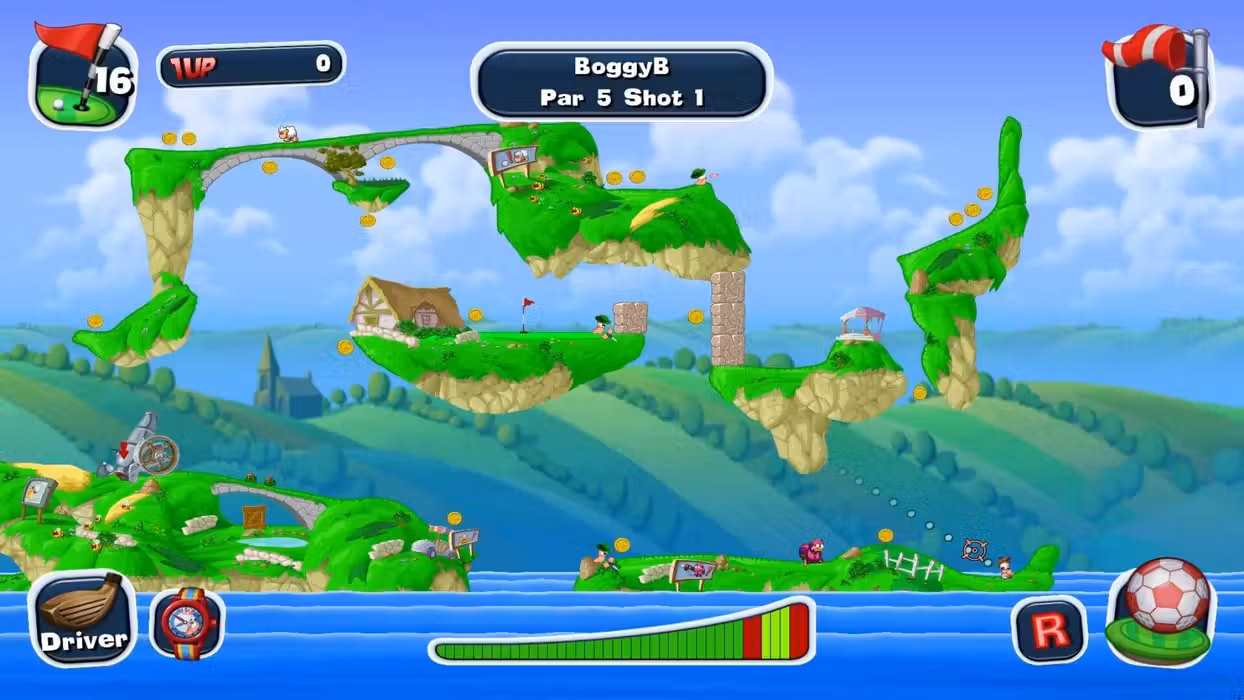Viewport: 1244px width, 700px height.
Task: Click the hole 16 flag icon
Action: point(82,77)
